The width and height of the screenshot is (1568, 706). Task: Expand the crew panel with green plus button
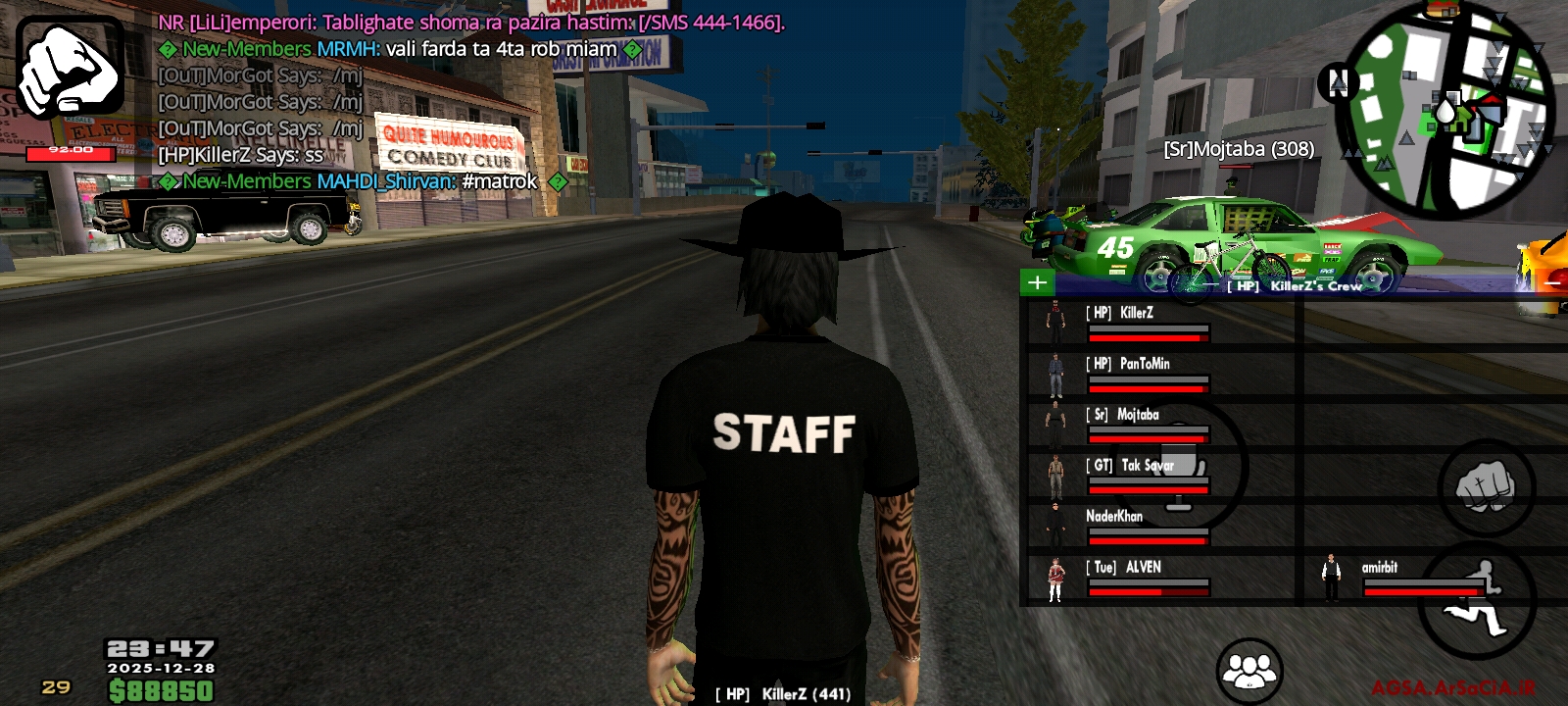coord(1038,282)
